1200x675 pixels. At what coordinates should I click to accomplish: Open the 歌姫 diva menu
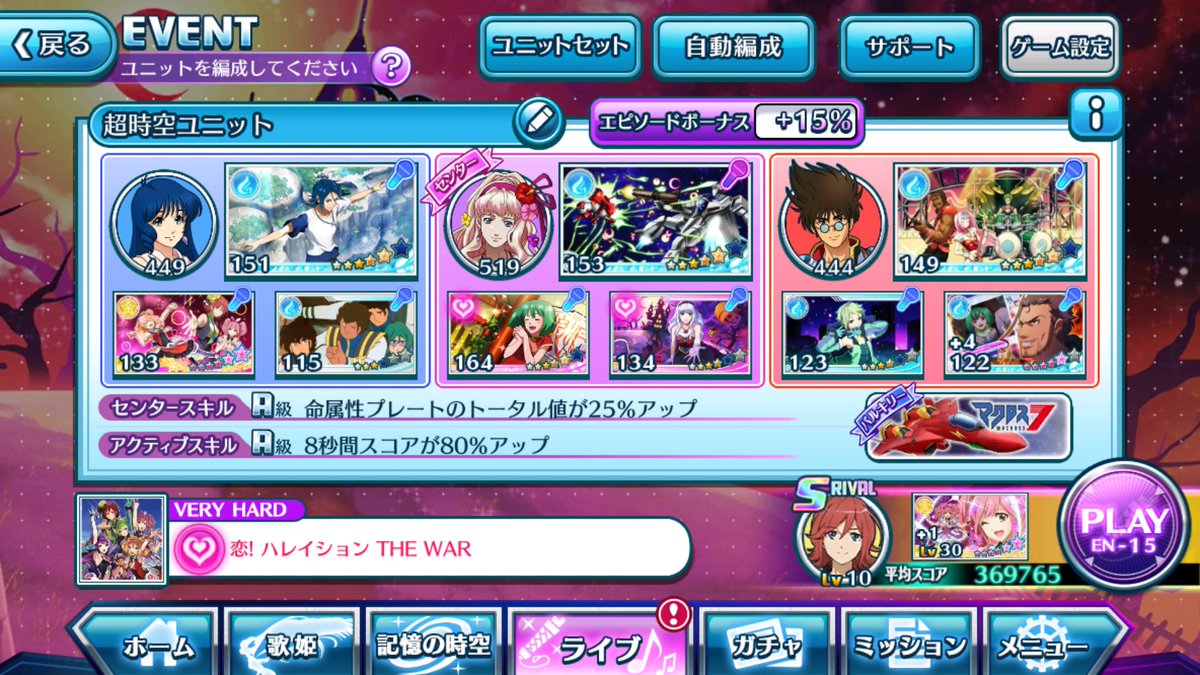pos(293,646)
